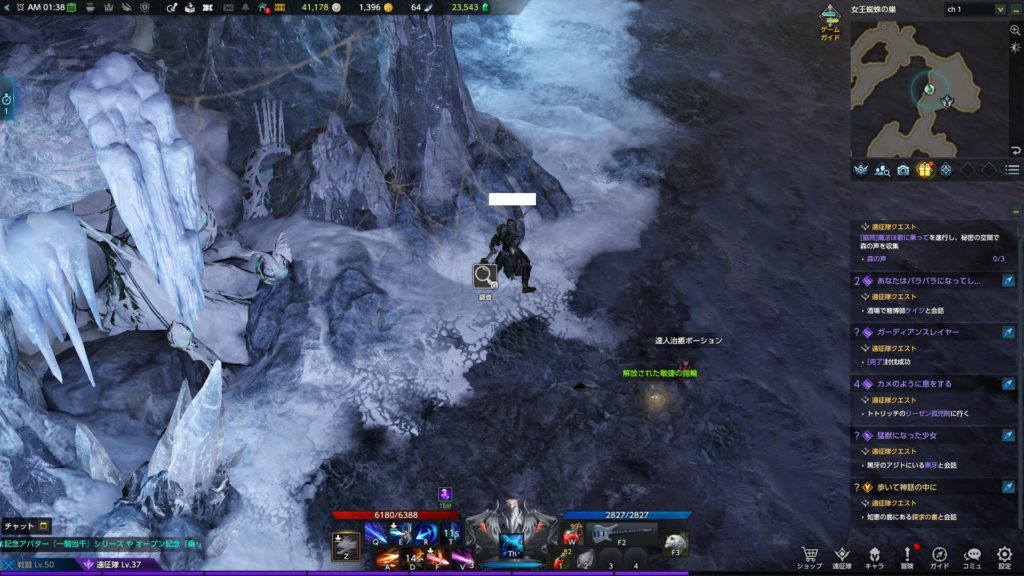Toggle the quest list icon beside the minimap

pyautogui.click(x=1012, y=170)
